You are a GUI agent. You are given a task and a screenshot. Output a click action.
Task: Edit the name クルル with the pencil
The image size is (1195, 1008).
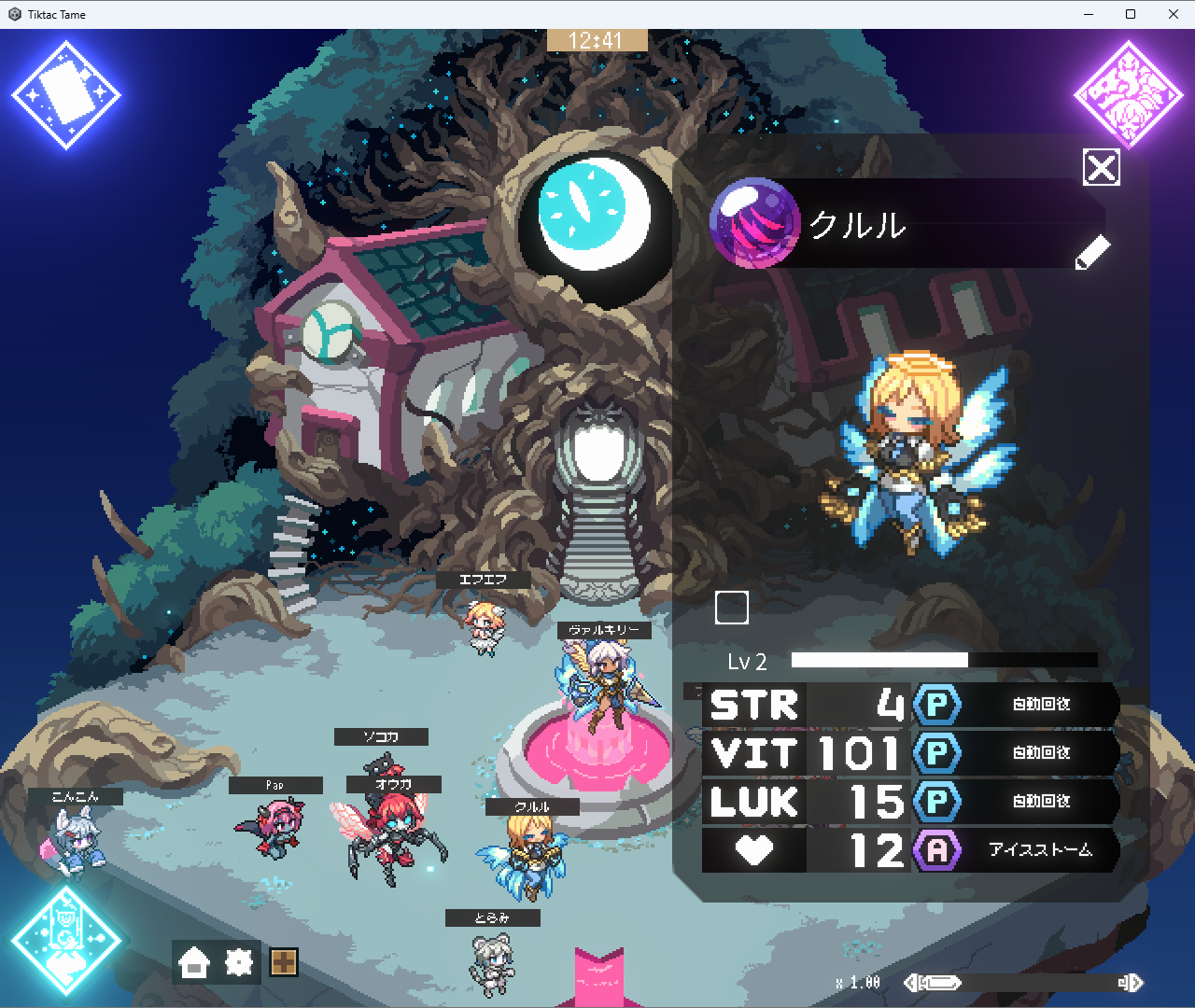(1092, 252)
